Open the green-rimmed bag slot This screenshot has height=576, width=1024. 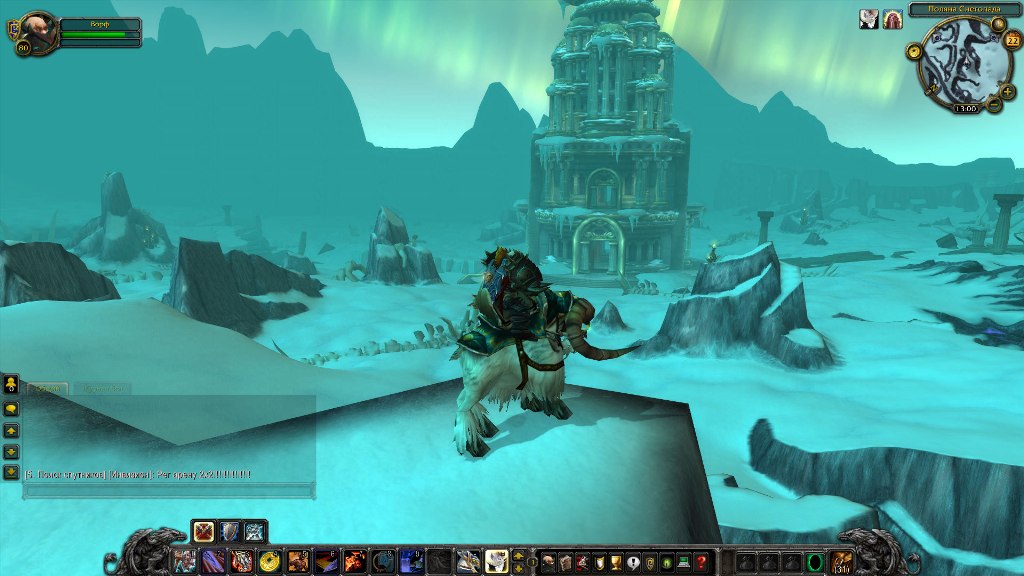(x=814, y=562)
